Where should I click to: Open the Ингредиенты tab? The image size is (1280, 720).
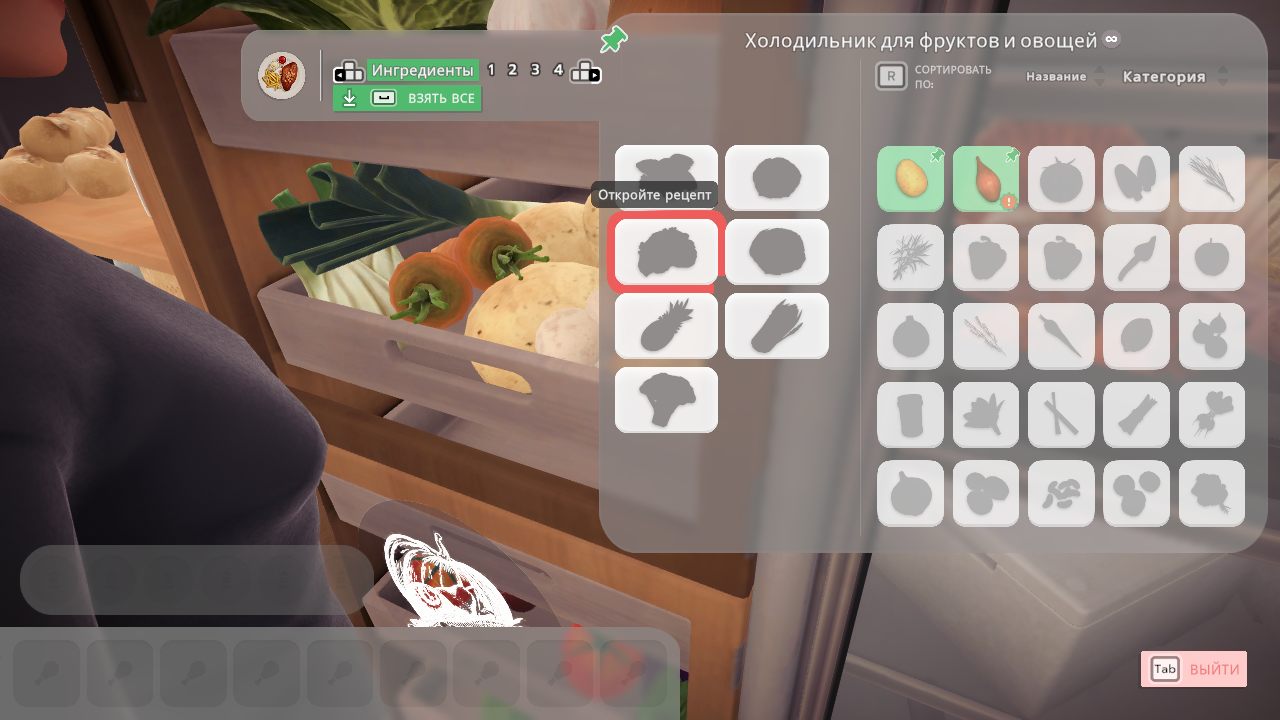pos(420,70)
